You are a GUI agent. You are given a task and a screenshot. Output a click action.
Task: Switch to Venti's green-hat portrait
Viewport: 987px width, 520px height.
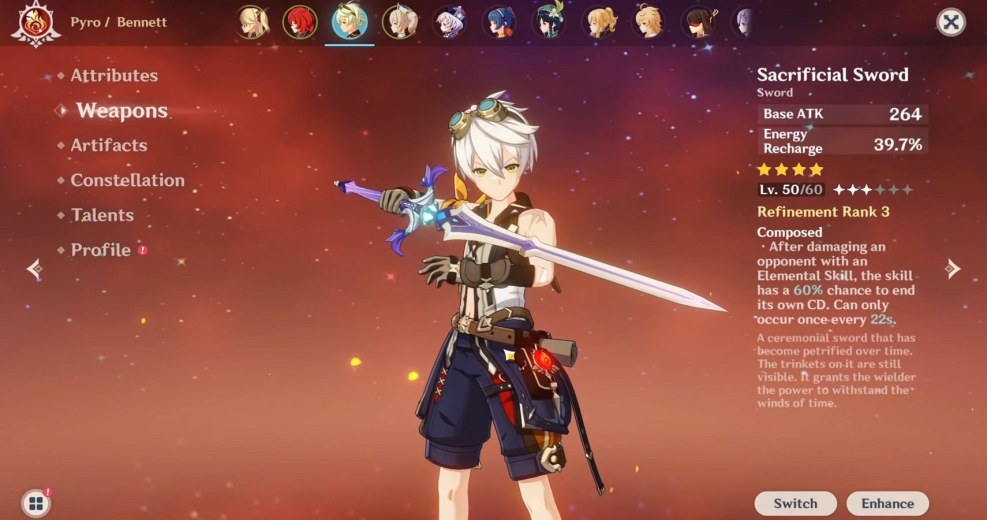[x=549, y=21]
